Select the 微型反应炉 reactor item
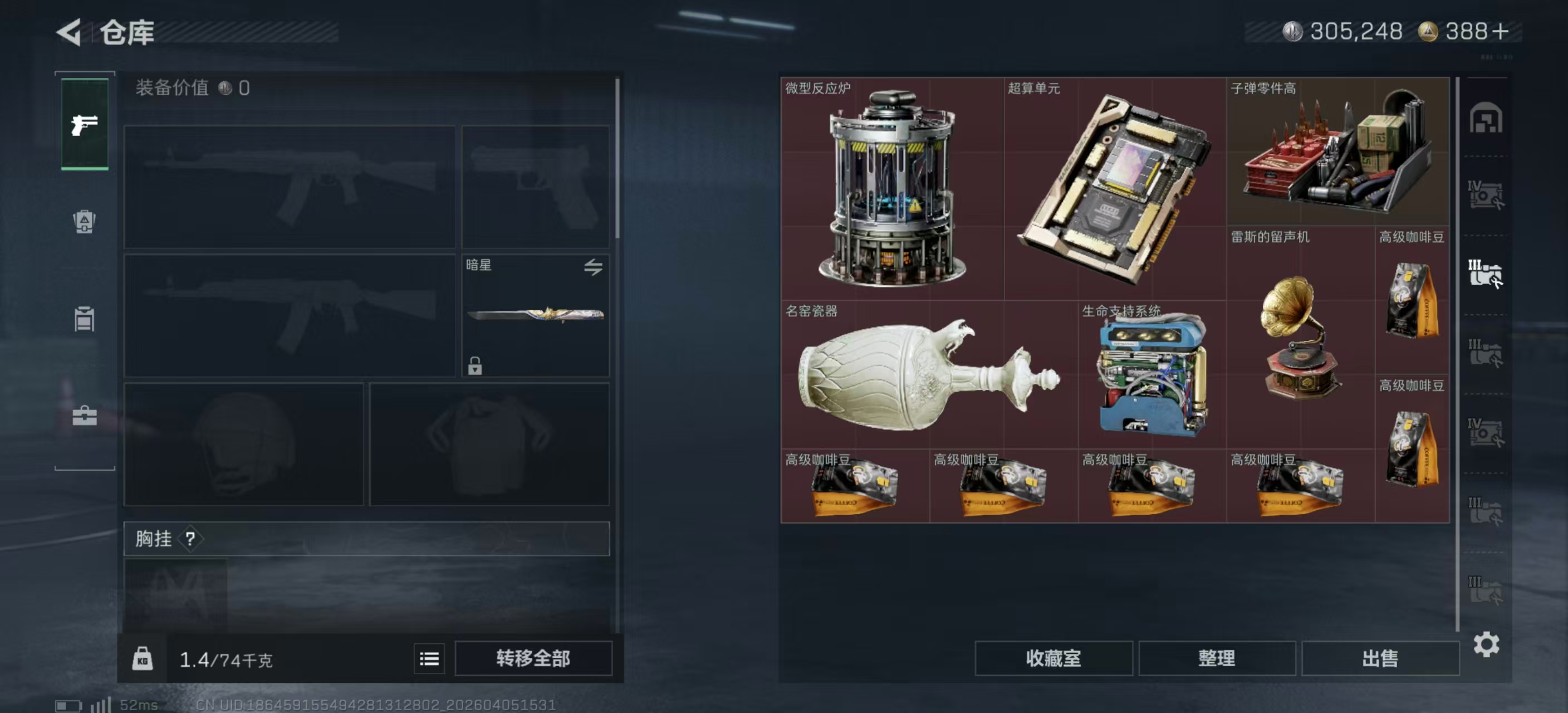The image size is (1568, 713). (x=891, y=189)
